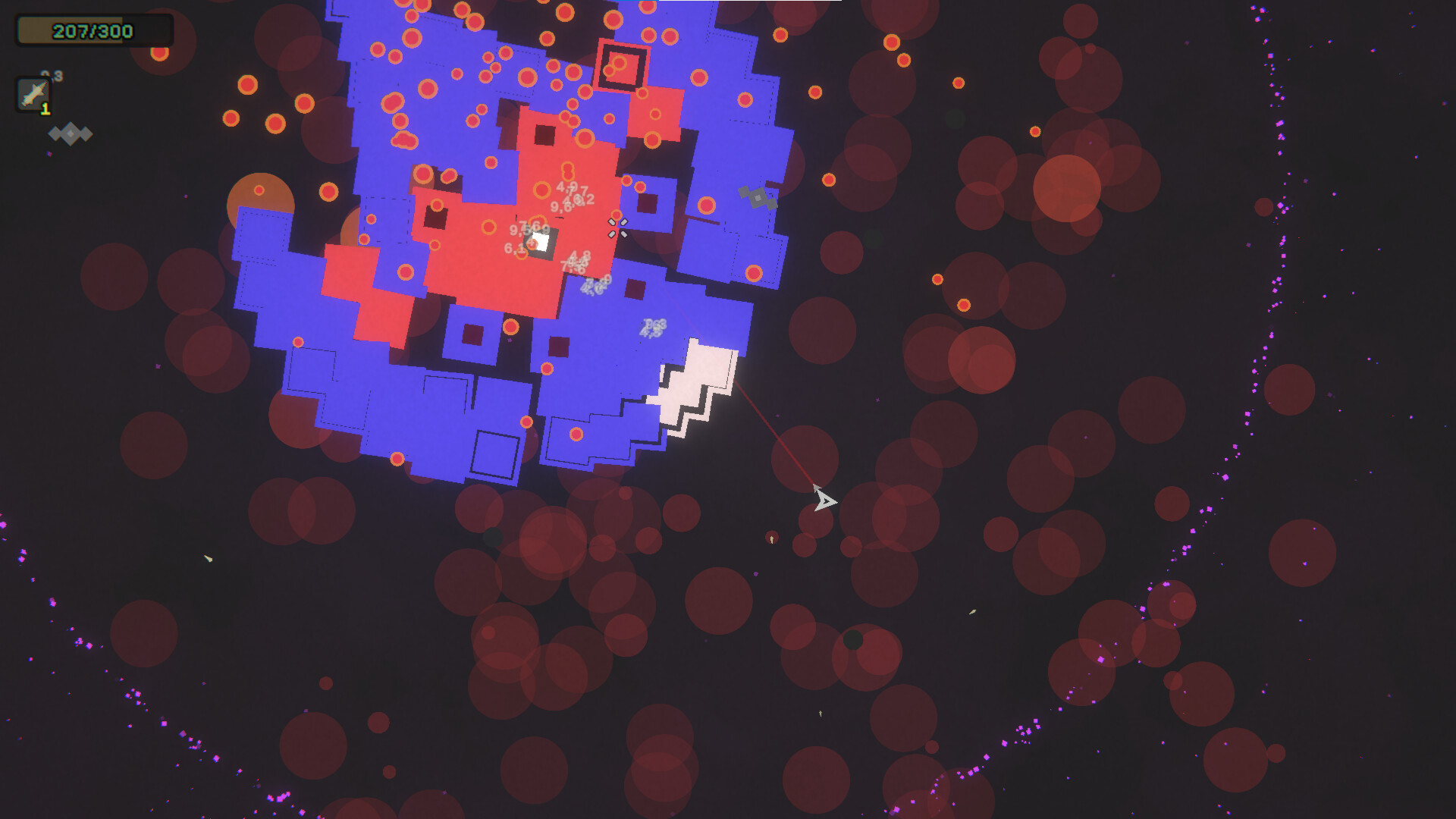Click the white cross marker in the red zone
Screen dimensions: 1456x819
pos(617,227)
